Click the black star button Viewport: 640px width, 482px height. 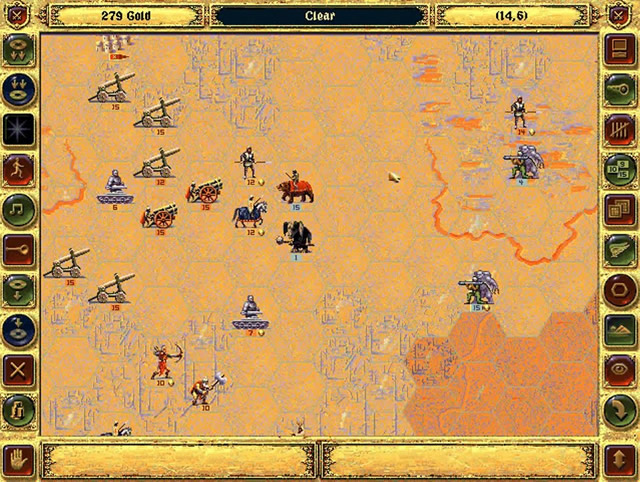click(x=19, y=127)
